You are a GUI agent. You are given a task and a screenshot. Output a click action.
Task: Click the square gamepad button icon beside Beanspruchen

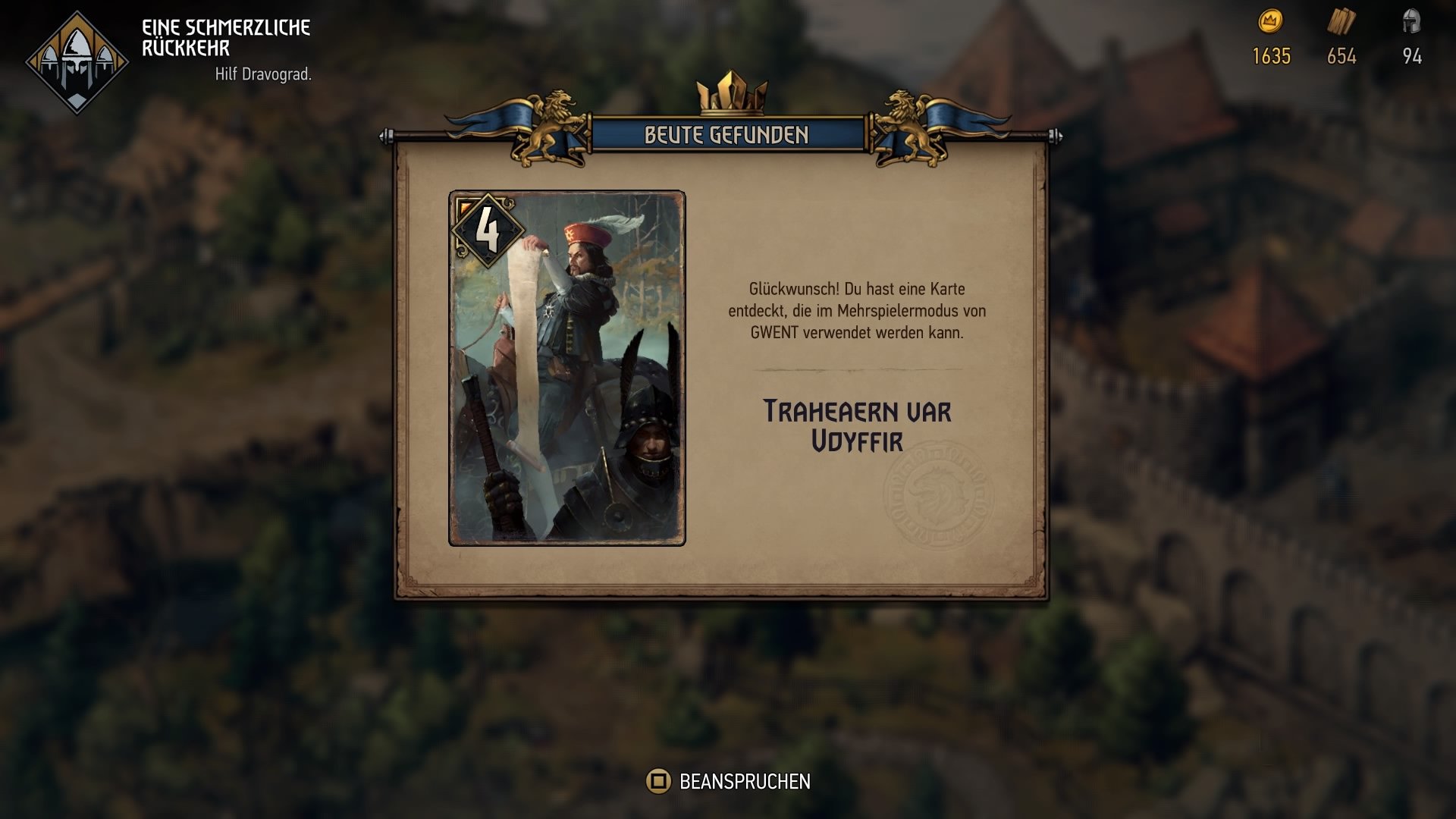(659, 780)
